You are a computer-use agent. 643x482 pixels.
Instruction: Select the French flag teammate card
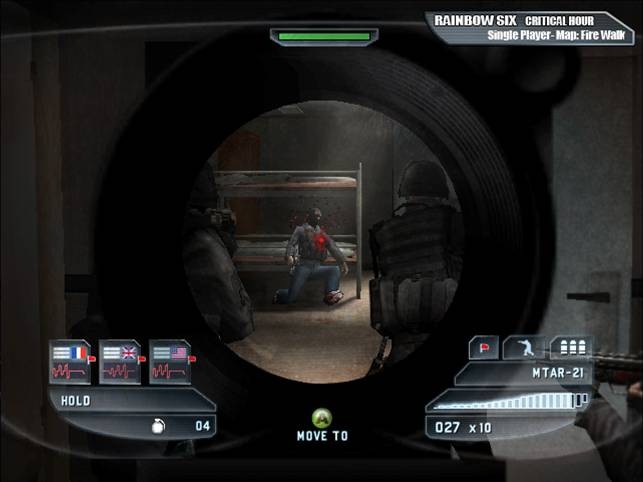70,362
